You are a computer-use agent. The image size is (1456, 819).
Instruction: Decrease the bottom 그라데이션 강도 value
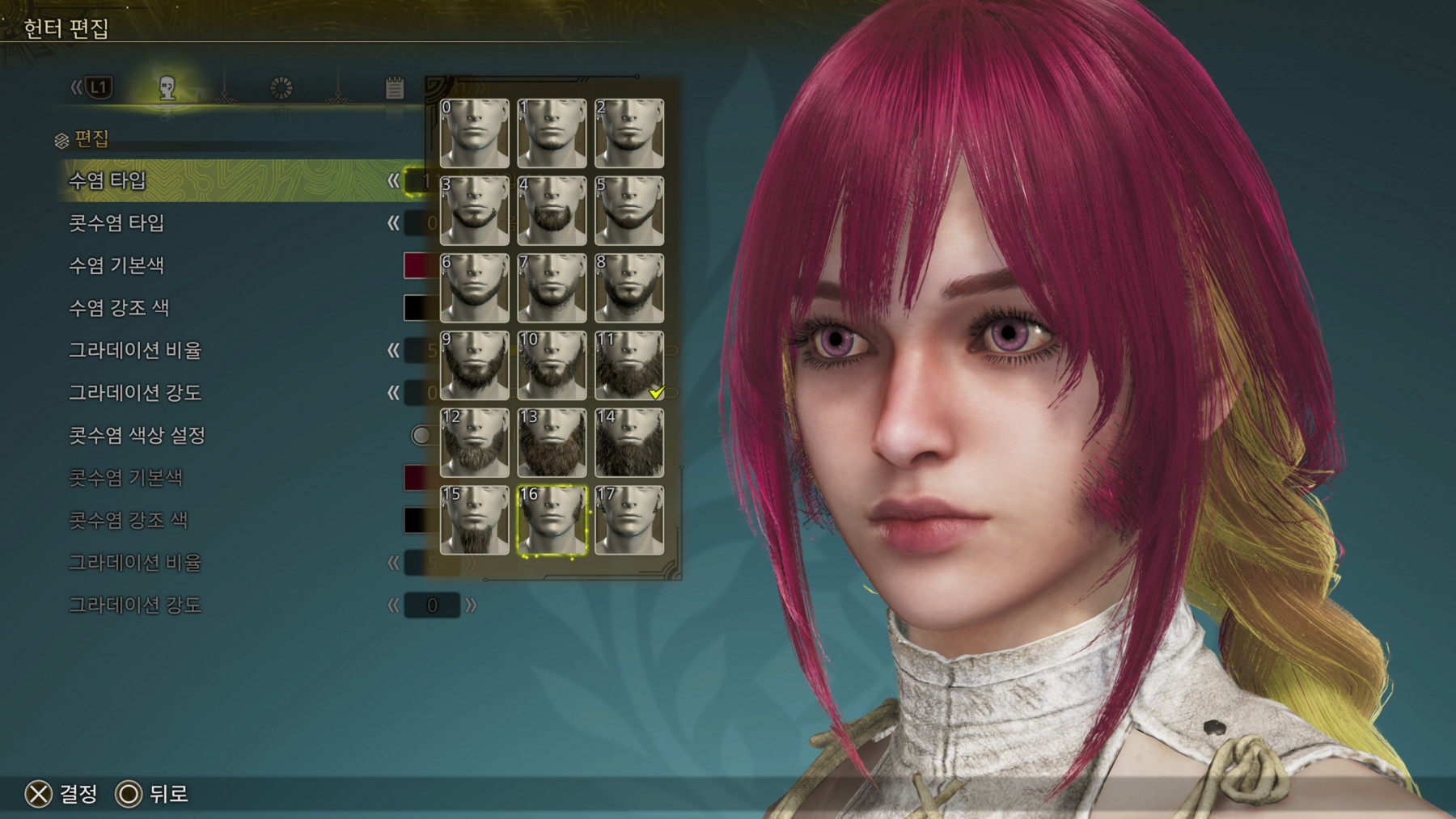pos(393,605)
